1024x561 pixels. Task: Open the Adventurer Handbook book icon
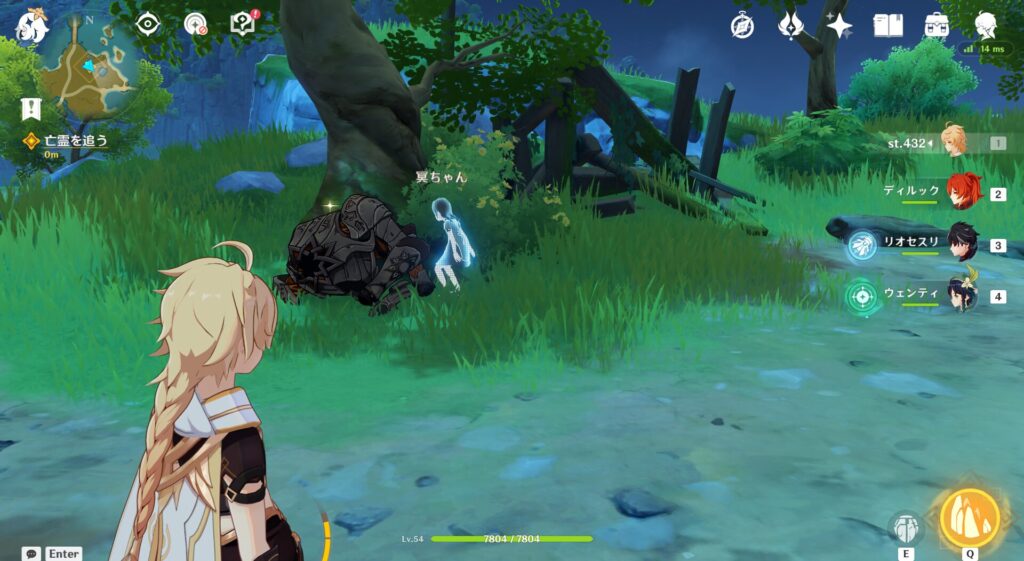(888, 26)
